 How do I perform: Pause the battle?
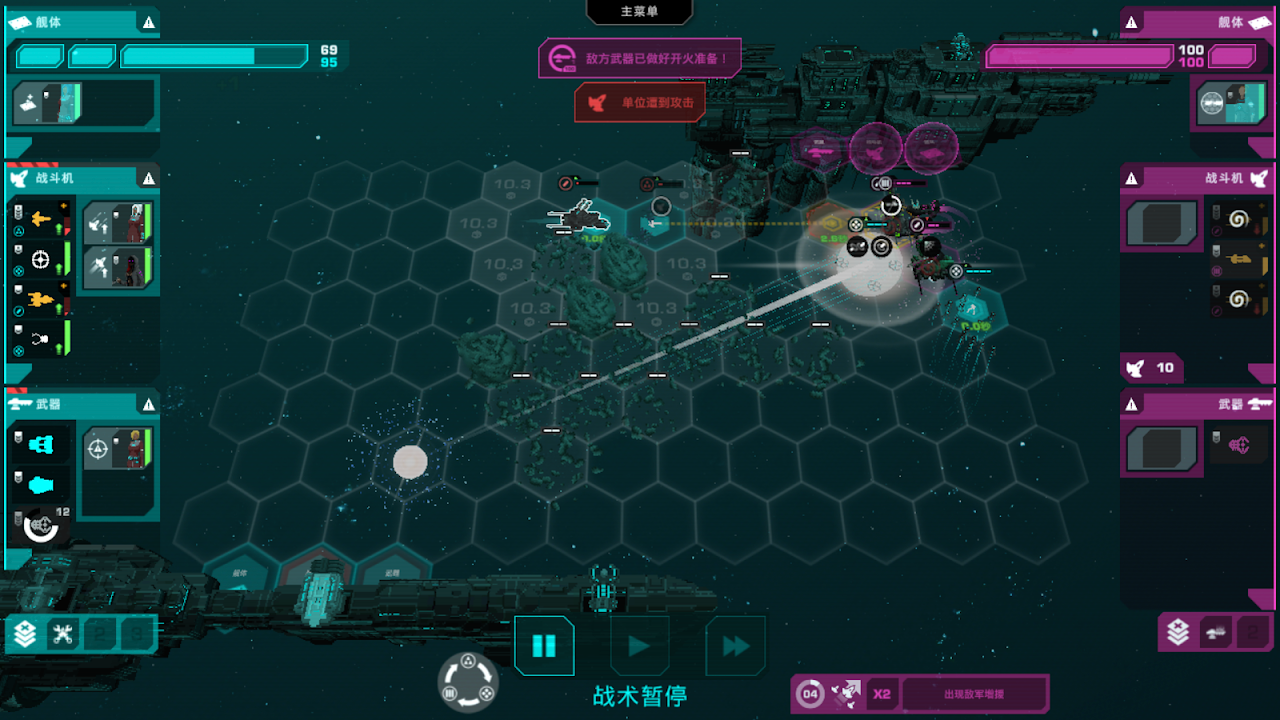[544, 646]
